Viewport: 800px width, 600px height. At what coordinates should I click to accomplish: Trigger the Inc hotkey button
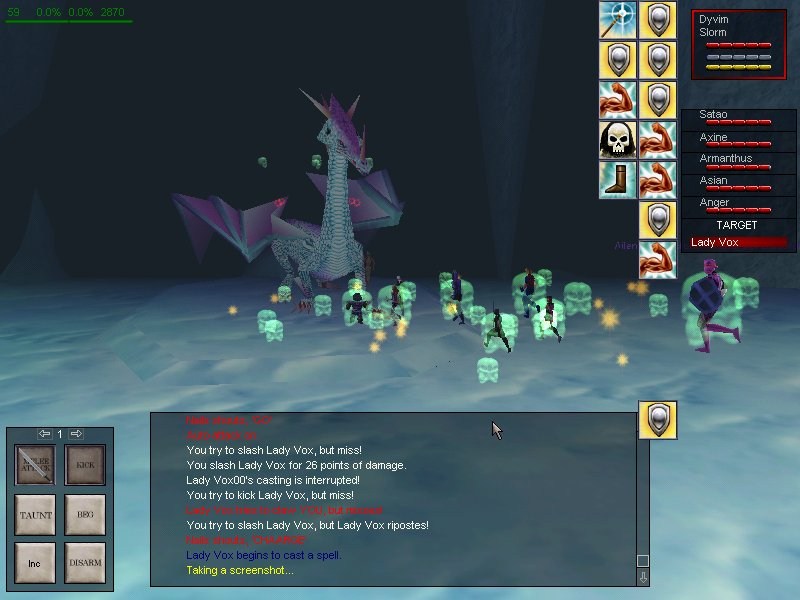35,563
